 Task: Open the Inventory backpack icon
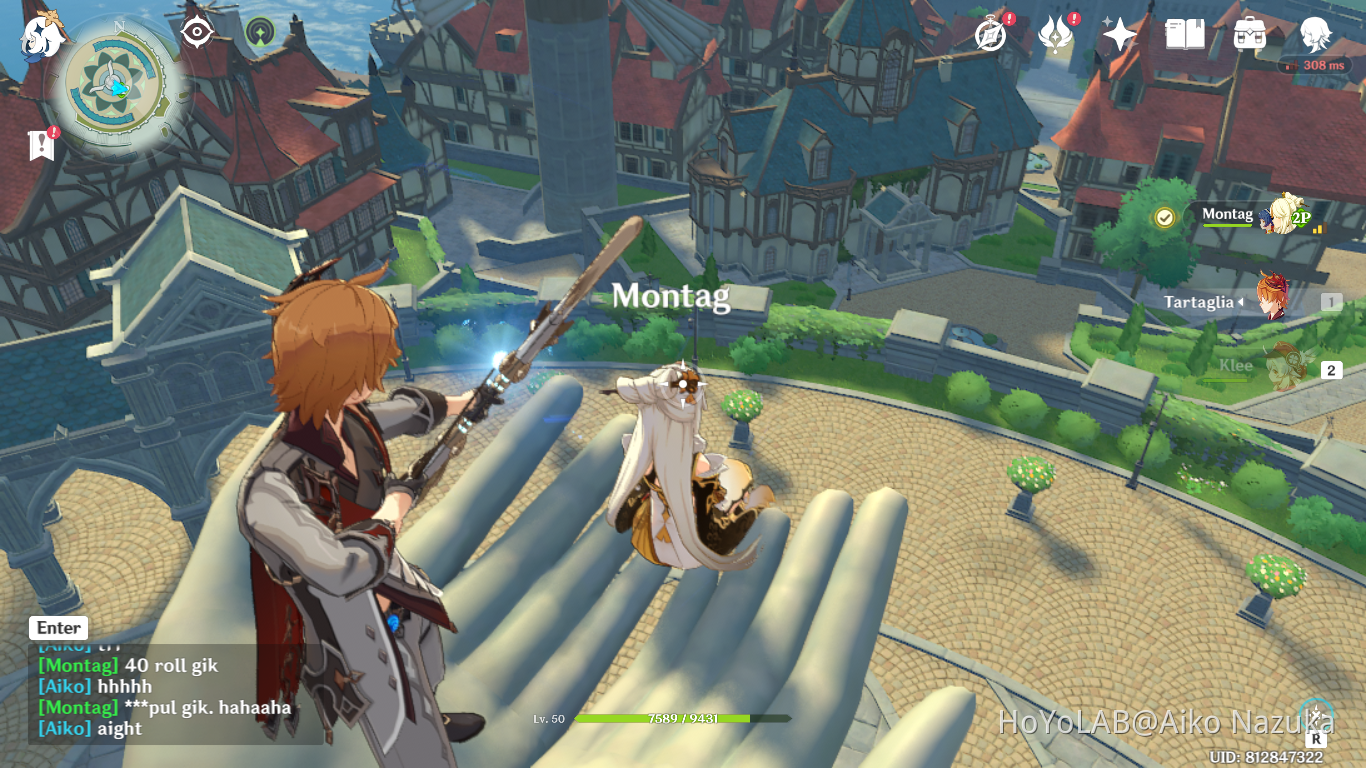pos(1249,33)
